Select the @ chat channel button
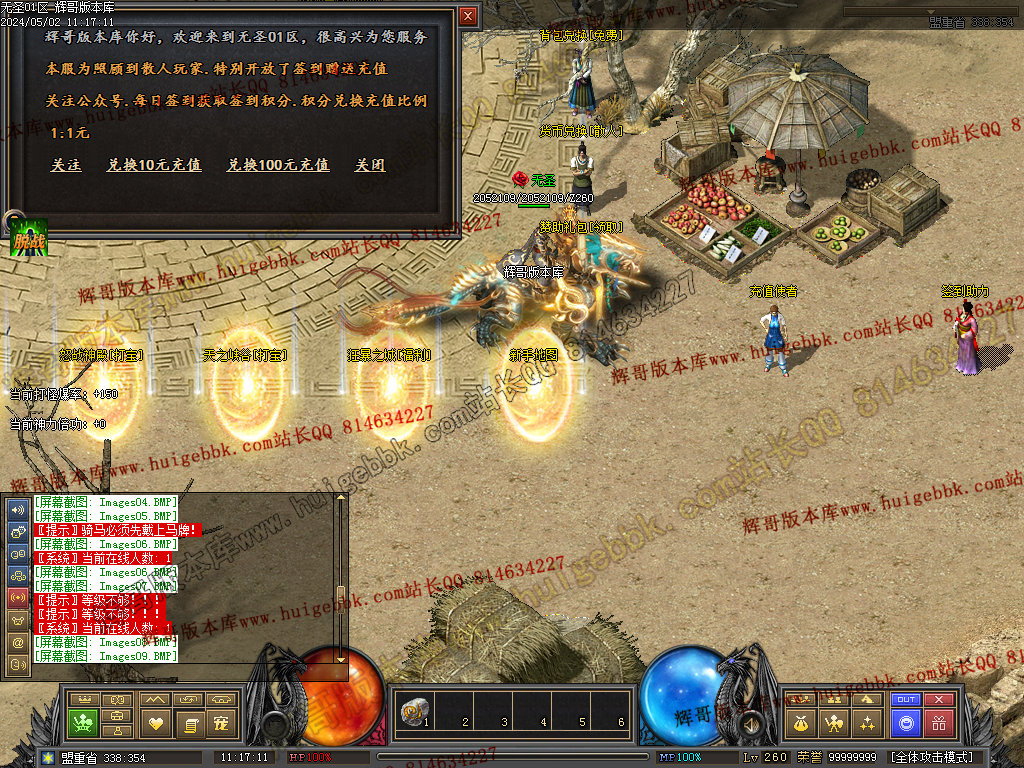The image size is (1024, 768). (x=18, y=641)
